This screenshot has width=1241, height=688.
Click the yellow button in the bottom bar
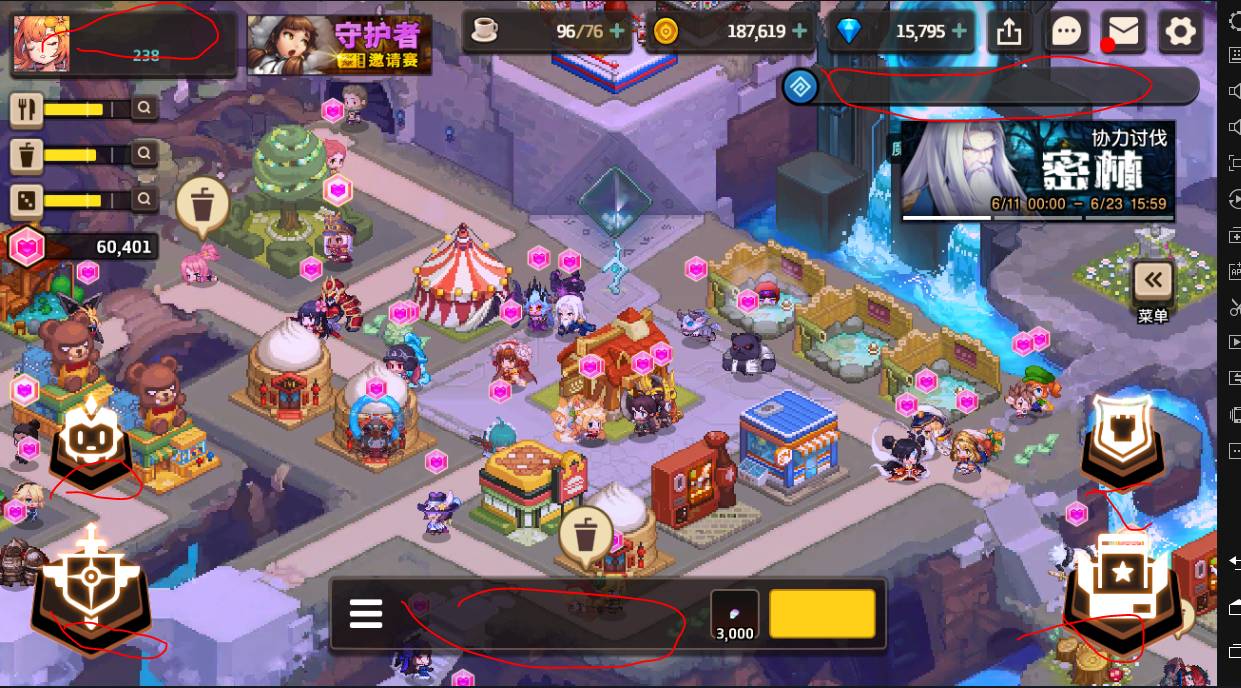click(x=823, y=613)
